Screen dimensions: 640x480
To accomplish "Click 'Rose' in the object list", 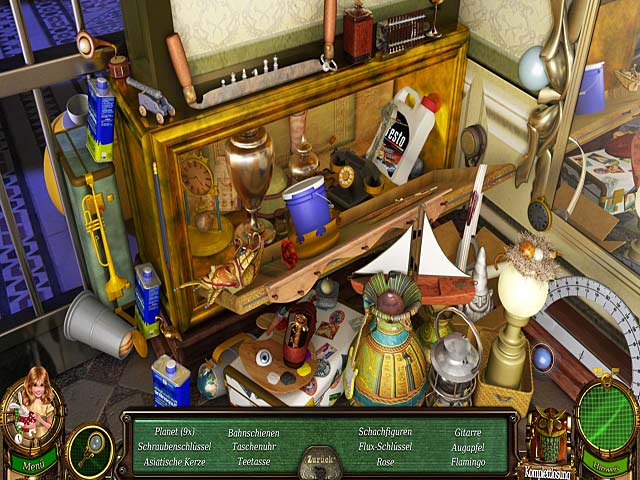I will (x=385, y=461).
